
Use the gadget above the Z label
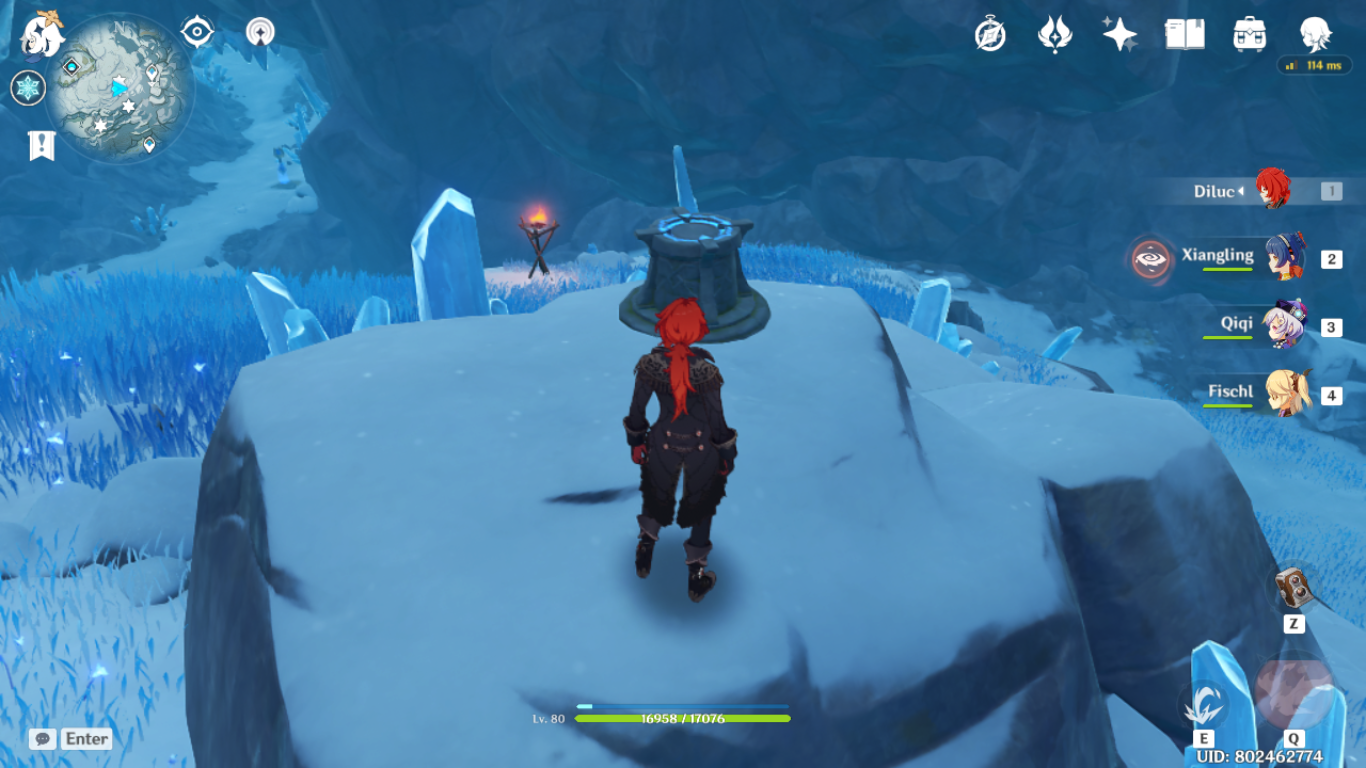(x=1294, y=588)
